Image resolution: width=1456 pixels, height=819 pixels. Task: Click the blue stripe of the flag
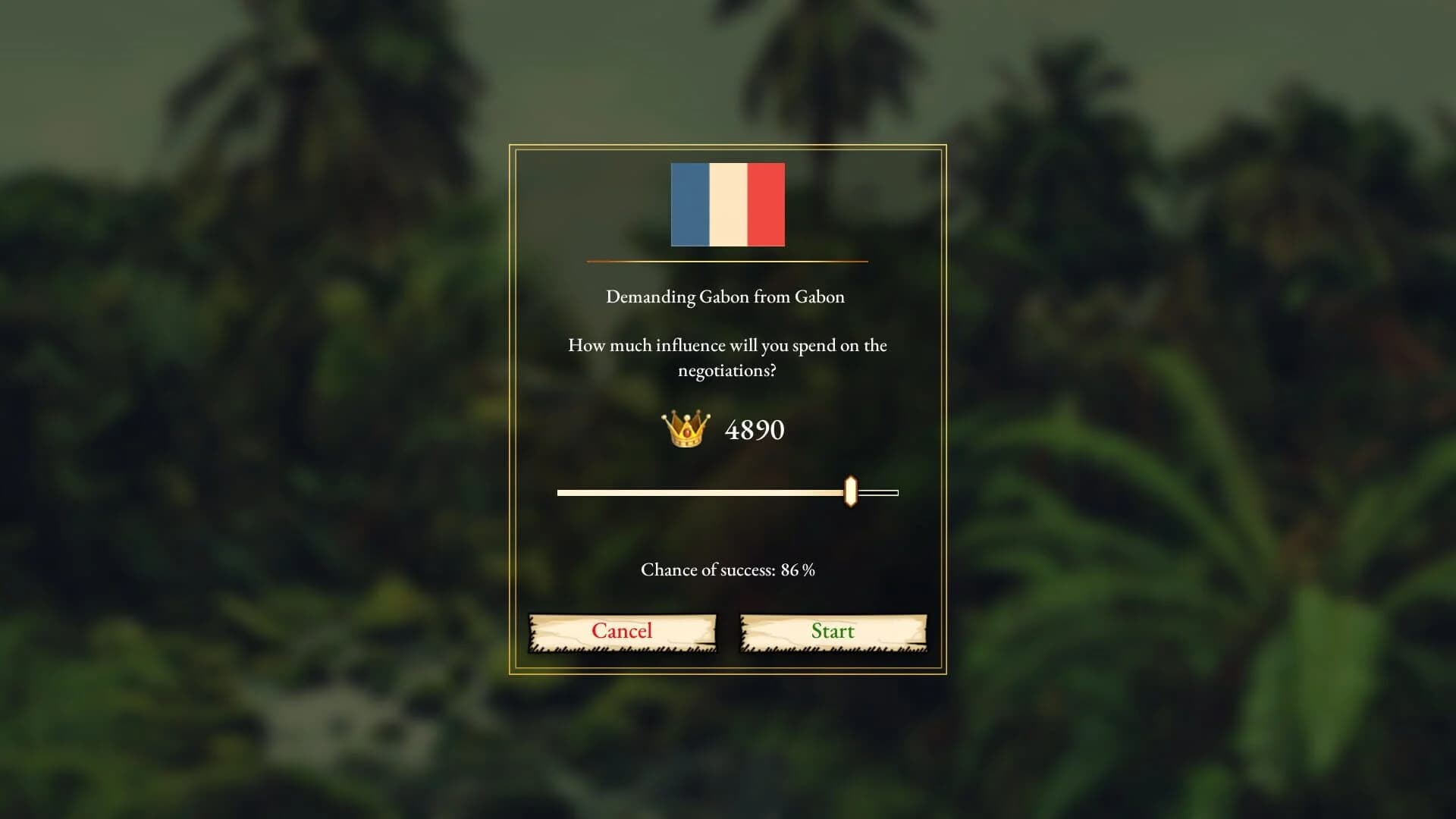[689, 204]
